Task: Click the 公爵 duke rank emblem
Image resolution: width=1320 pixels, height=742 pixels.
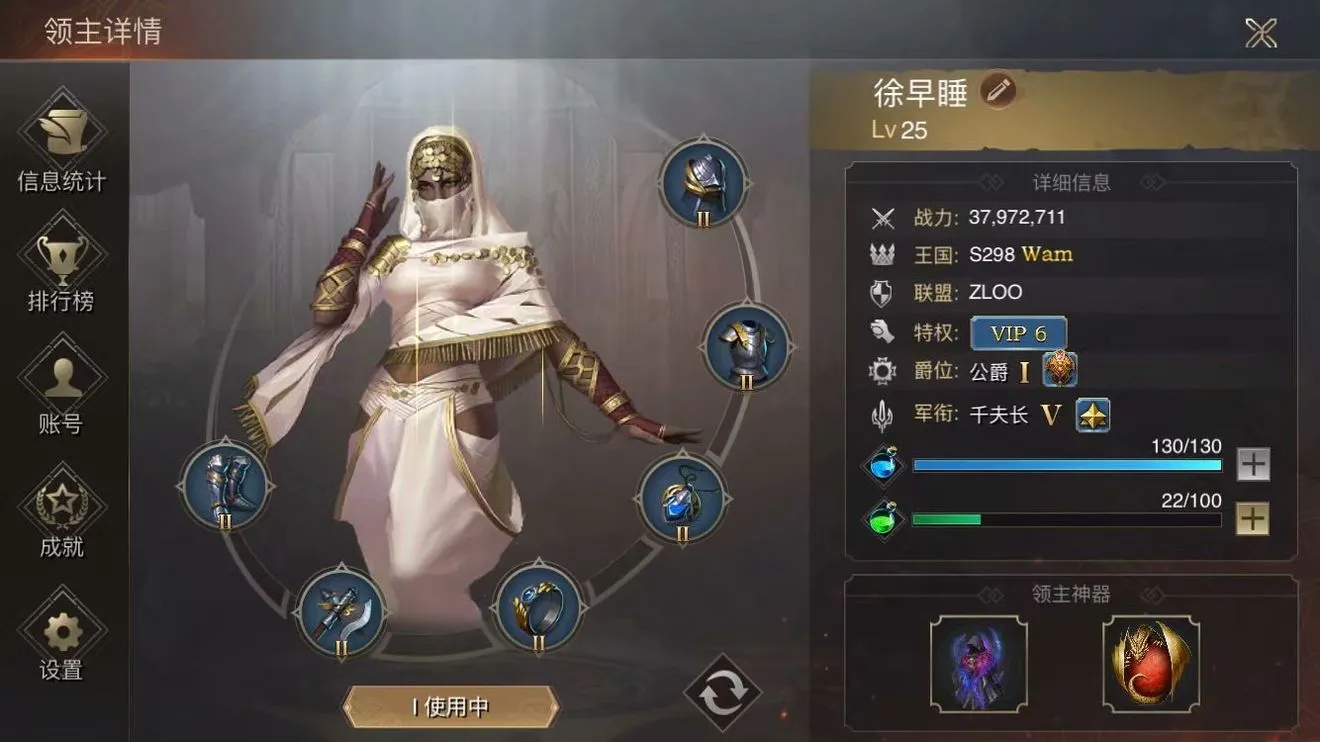Action: click(1059, 369)
